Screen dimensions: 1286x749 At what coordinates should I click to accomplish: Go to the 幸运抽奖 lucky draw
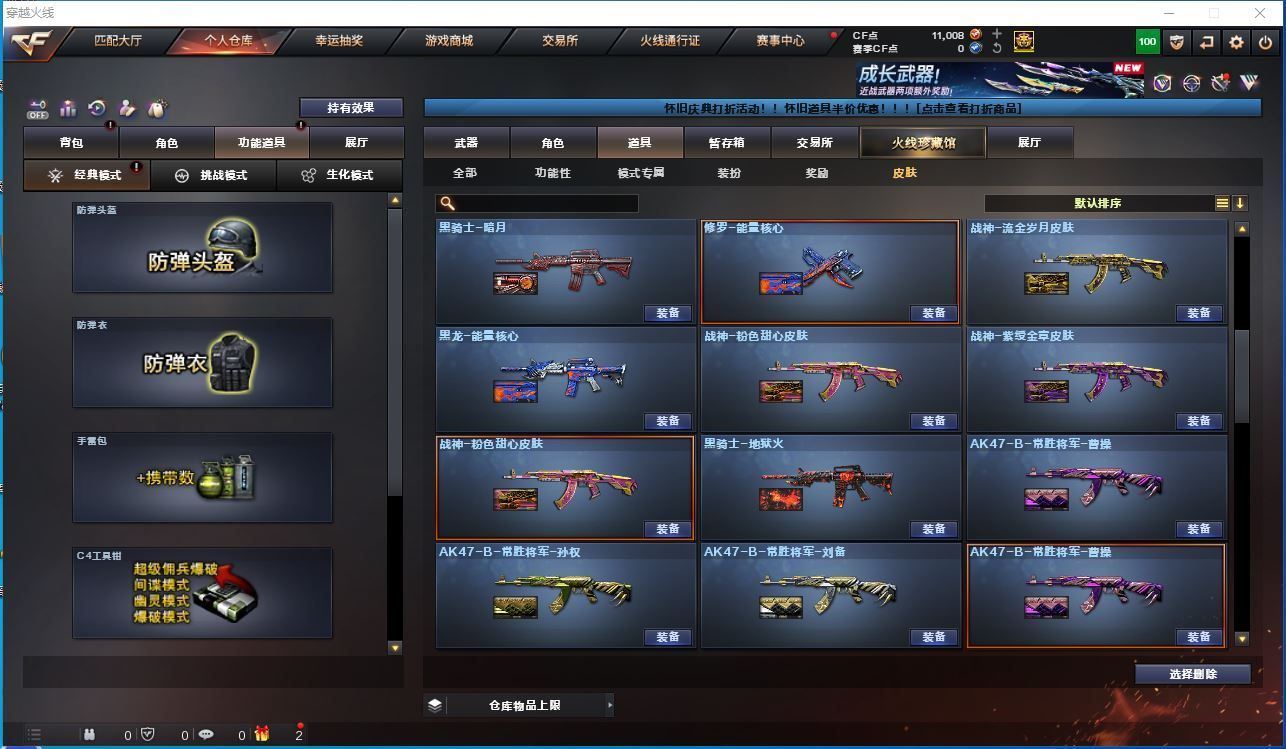point(339,41)
